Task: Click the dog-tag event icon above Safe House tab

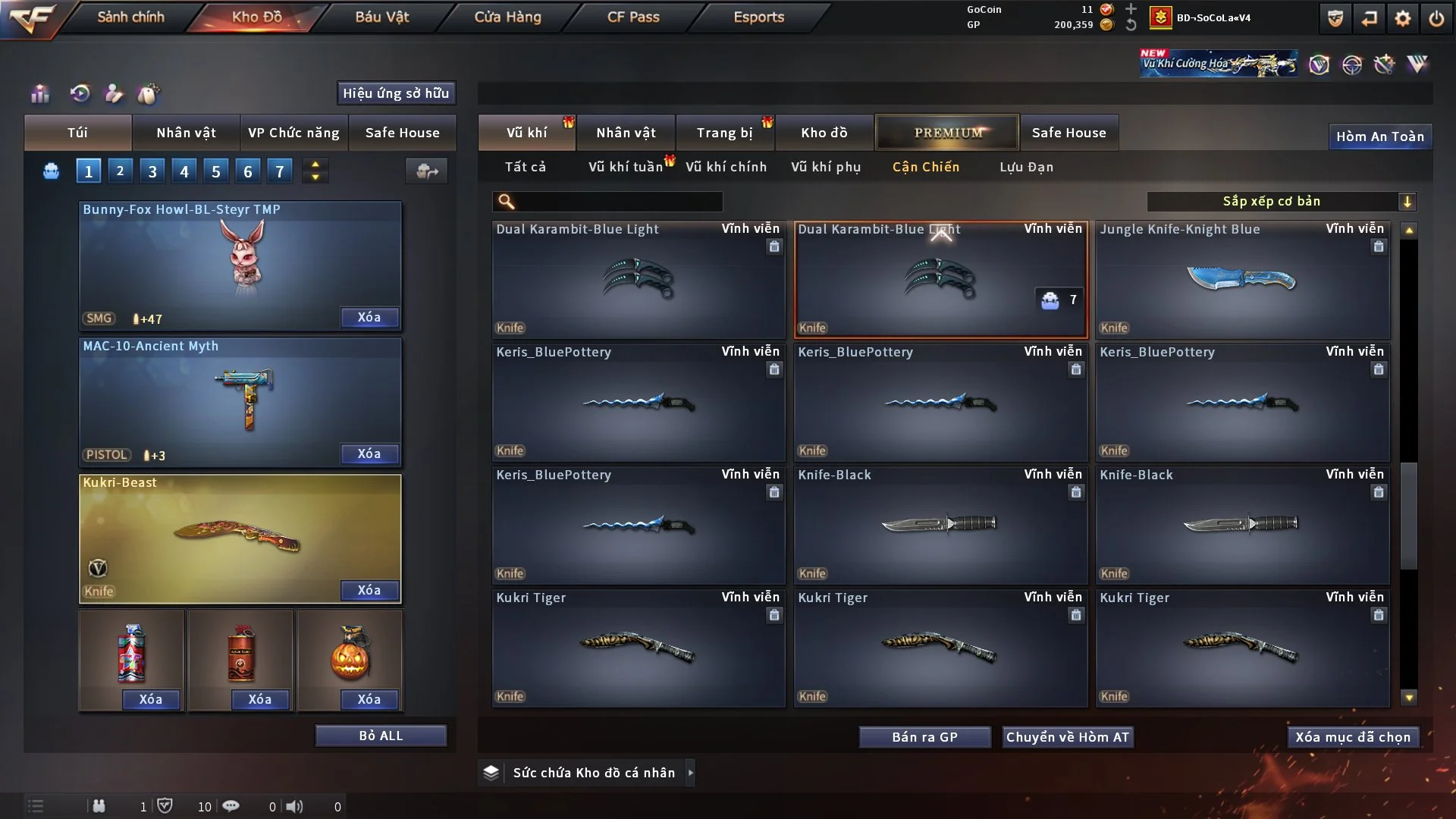Action: pos(149,94)
